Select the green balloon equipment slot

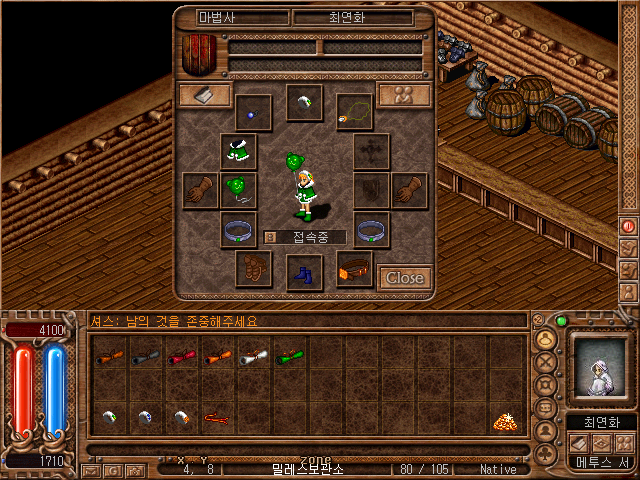click(x=238, y=189)
